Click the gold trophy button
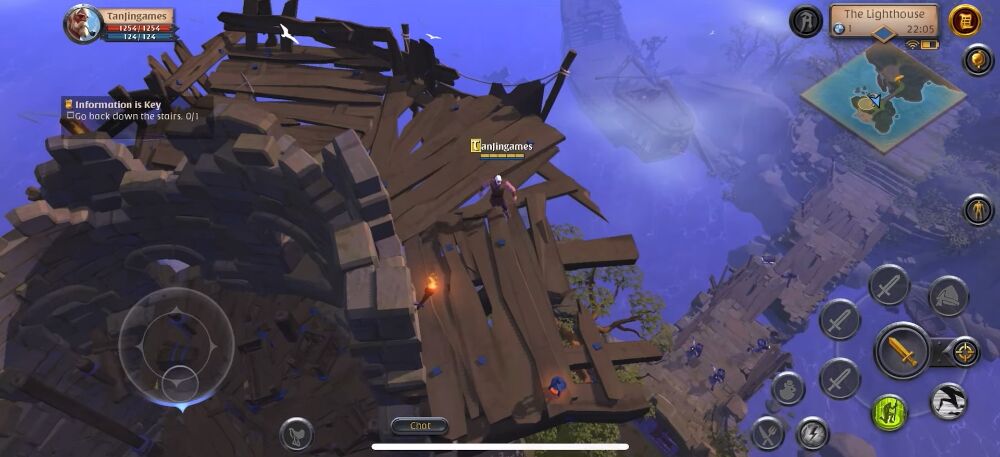1000x457 pixels. click(x=977, y=60)
